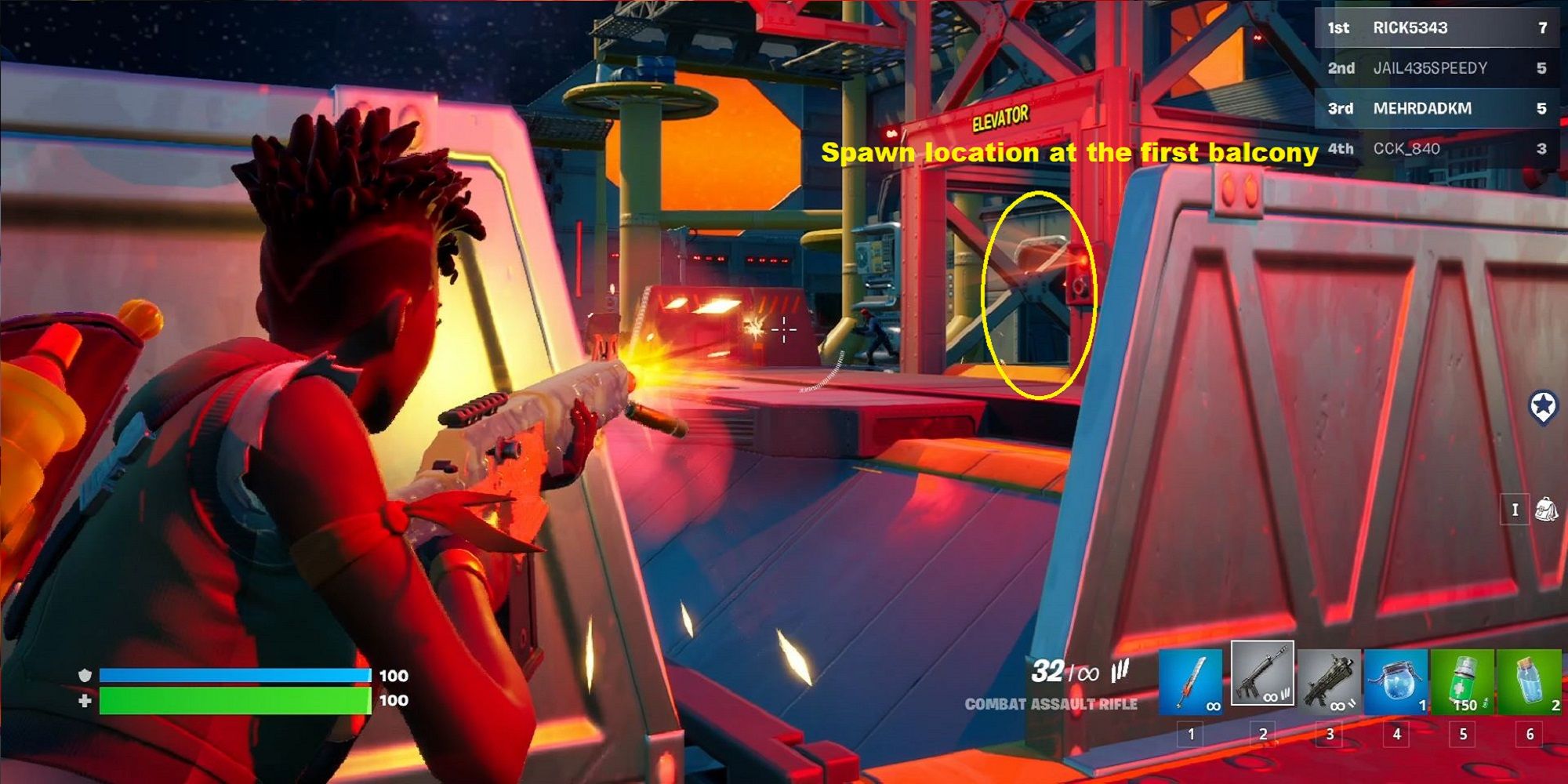This screenshot has width=1568, height=784.
Task: Select the sword in hotbar slot one
Action: [x=1191, y=681]
